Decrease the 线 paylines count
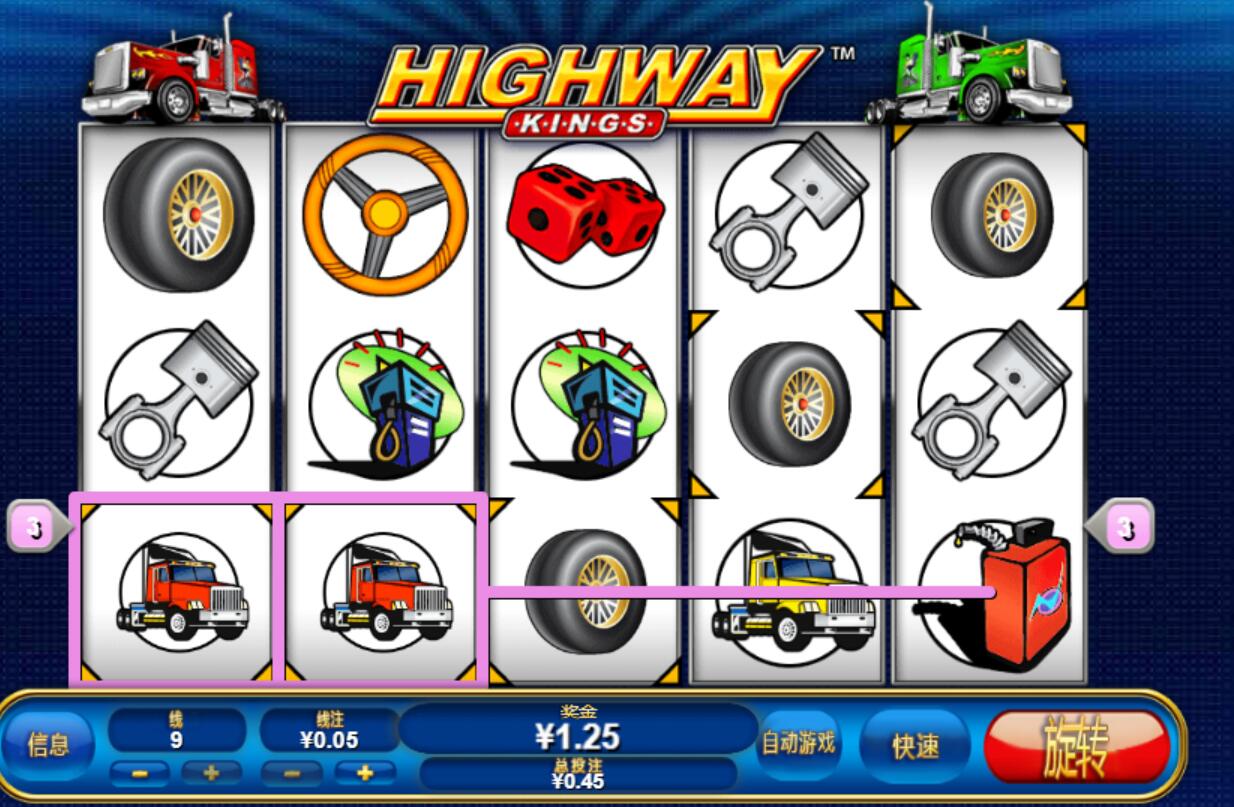Image resolution: width=1234 pixels, height=807 pixels. click(x=140, y=773)
